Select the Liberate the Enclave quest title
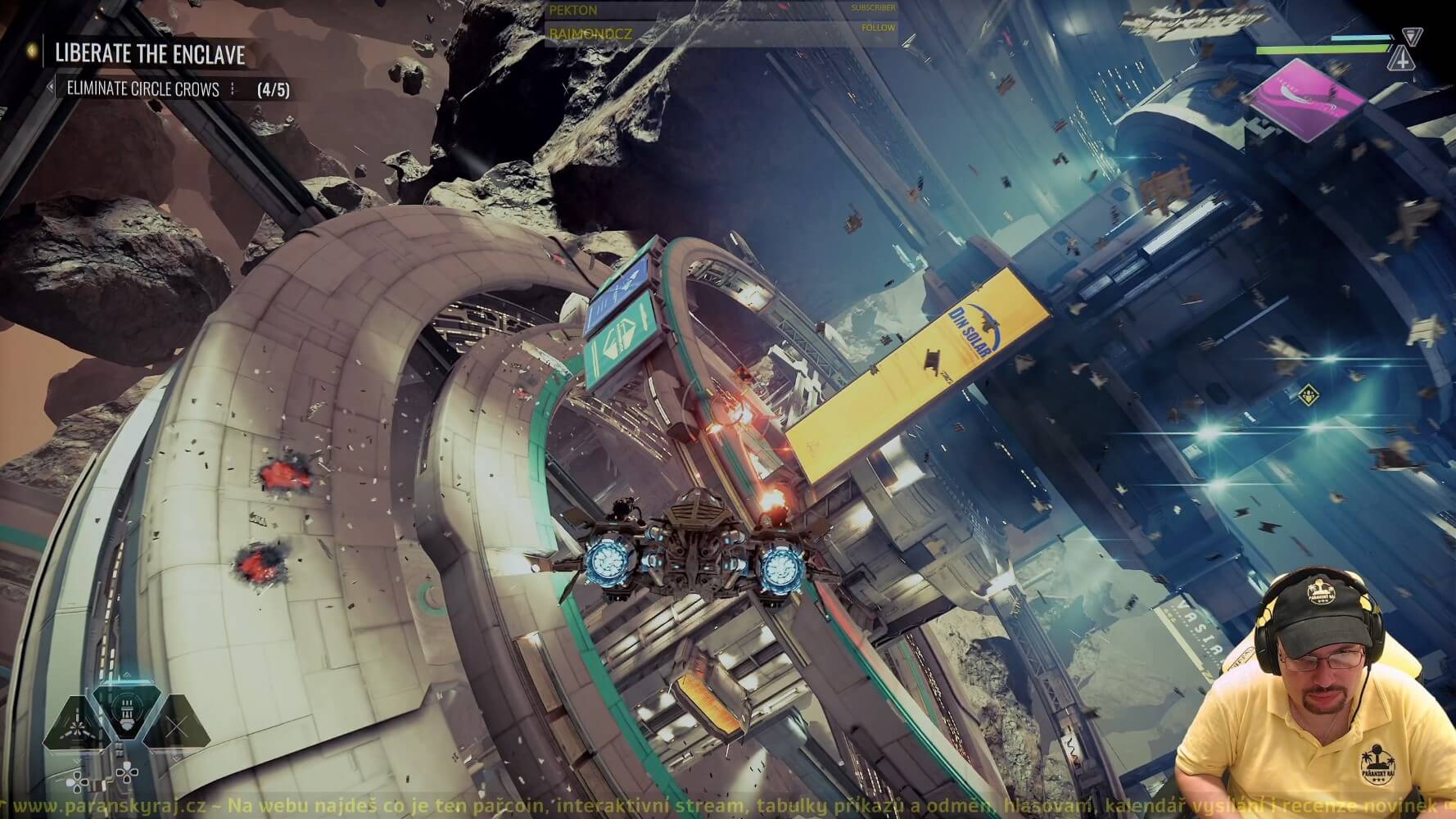The height and width of the screenshot is (819, 1456). click(x=149, y=54)
